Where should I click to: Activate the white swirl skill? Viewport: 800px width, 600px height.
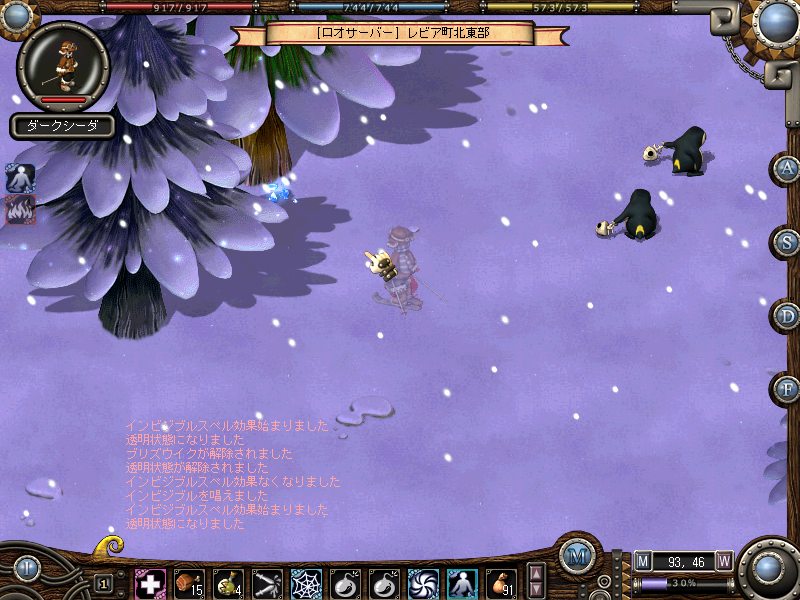point(423,583)
